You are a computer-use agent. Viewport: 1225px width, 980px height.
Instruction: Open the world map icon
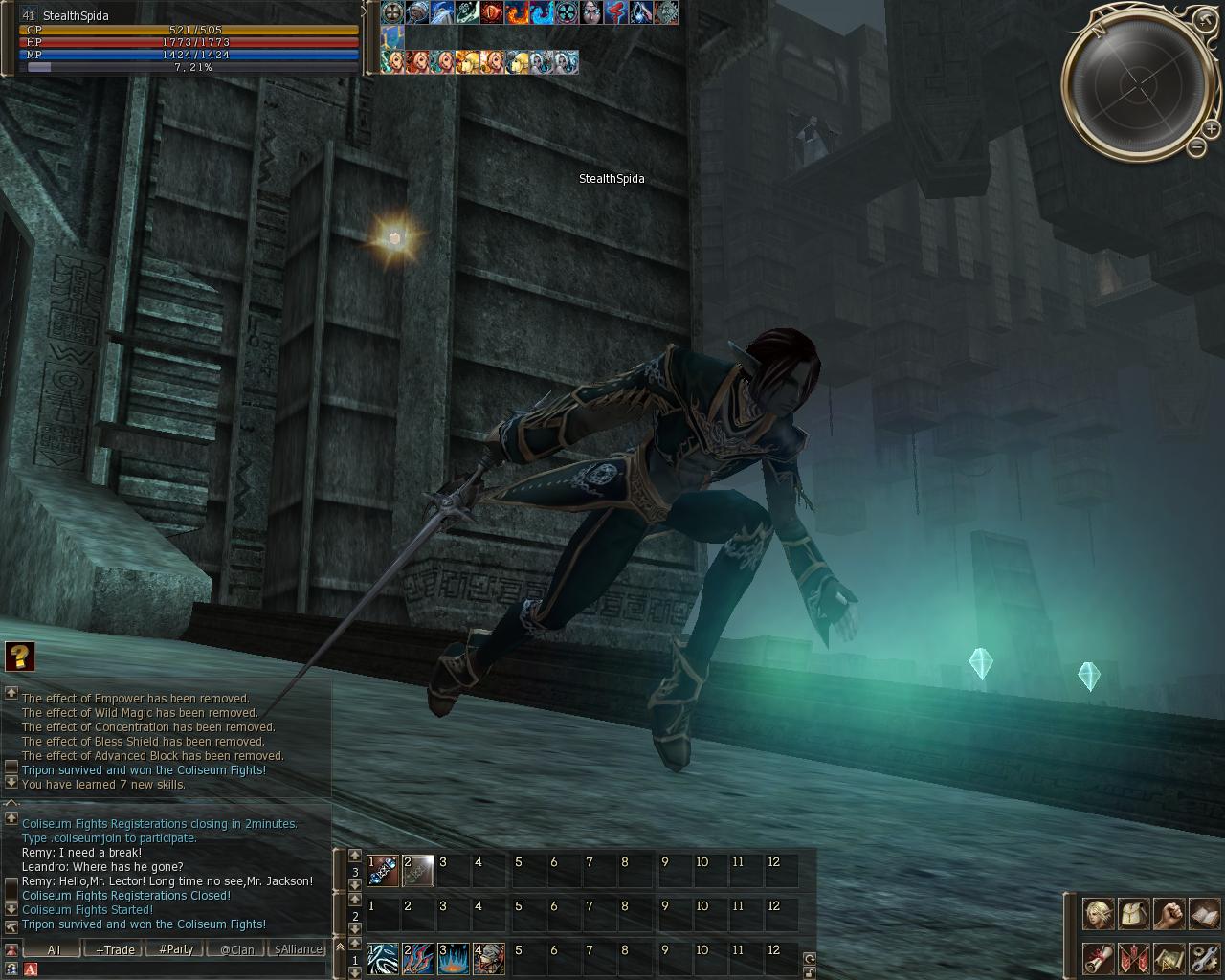[1169, 957]
